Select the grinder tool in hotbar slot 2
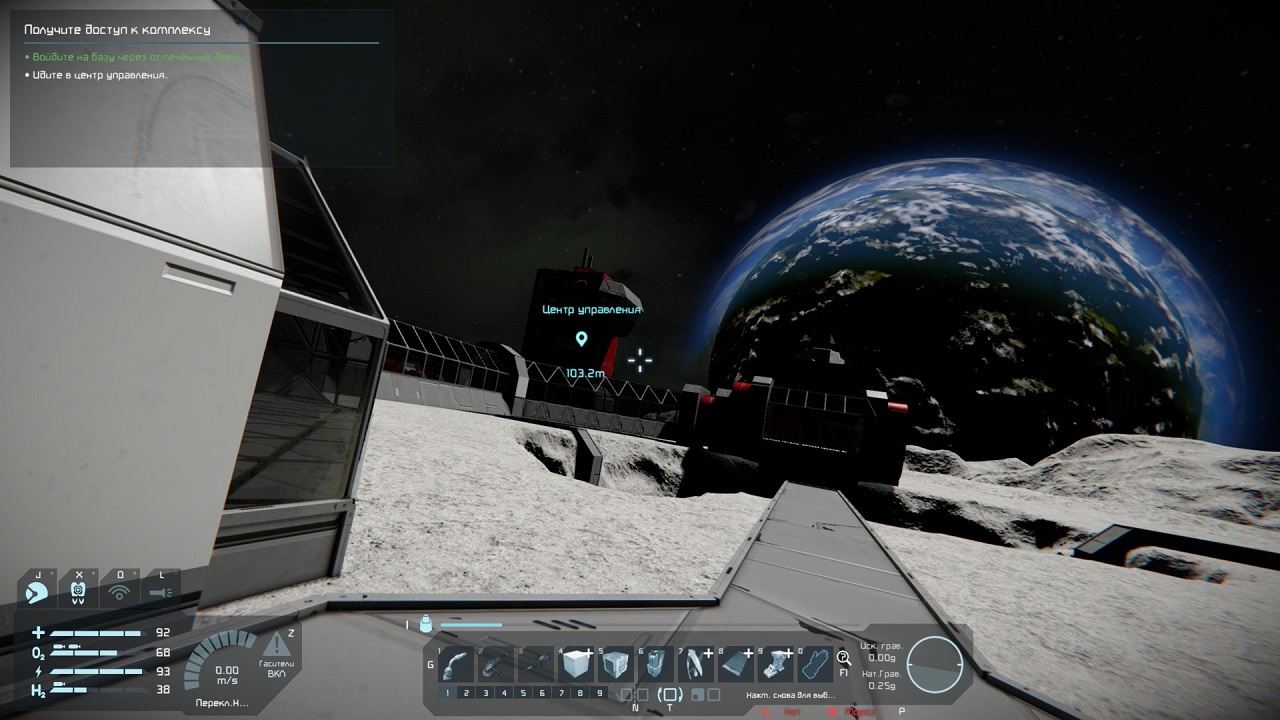Viewport: 1280px width, 720px height. tap(496, 663)
